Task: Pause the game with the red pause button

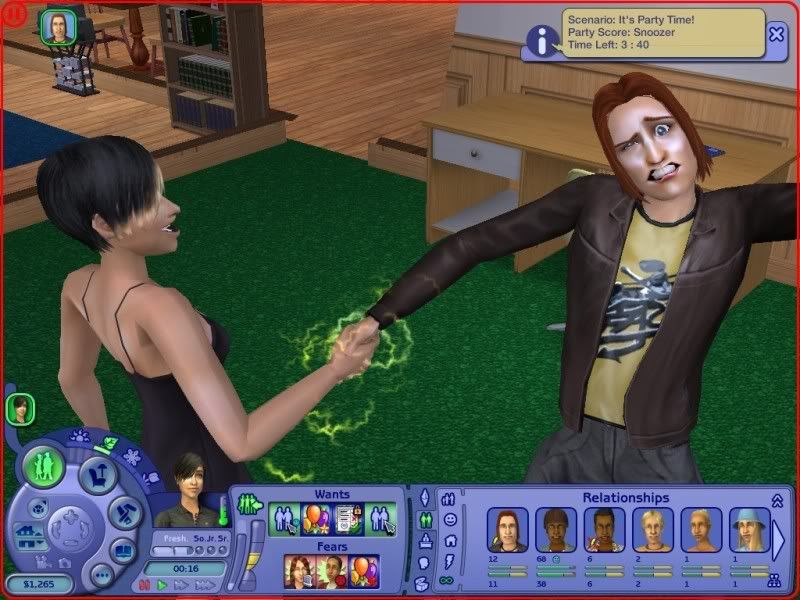Action: tap(144, 584)
